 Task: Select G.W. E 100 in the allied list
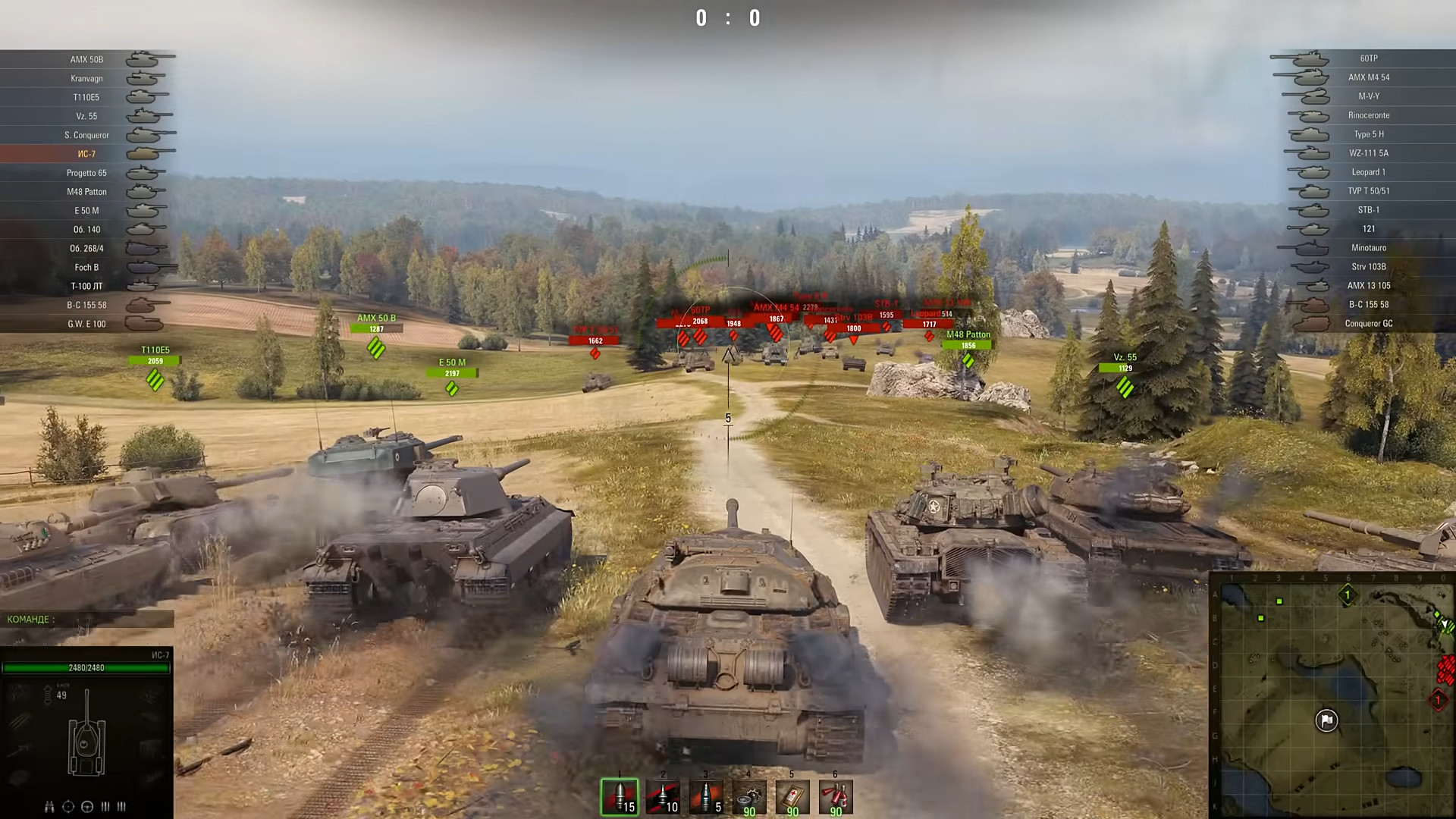(87, 324)
